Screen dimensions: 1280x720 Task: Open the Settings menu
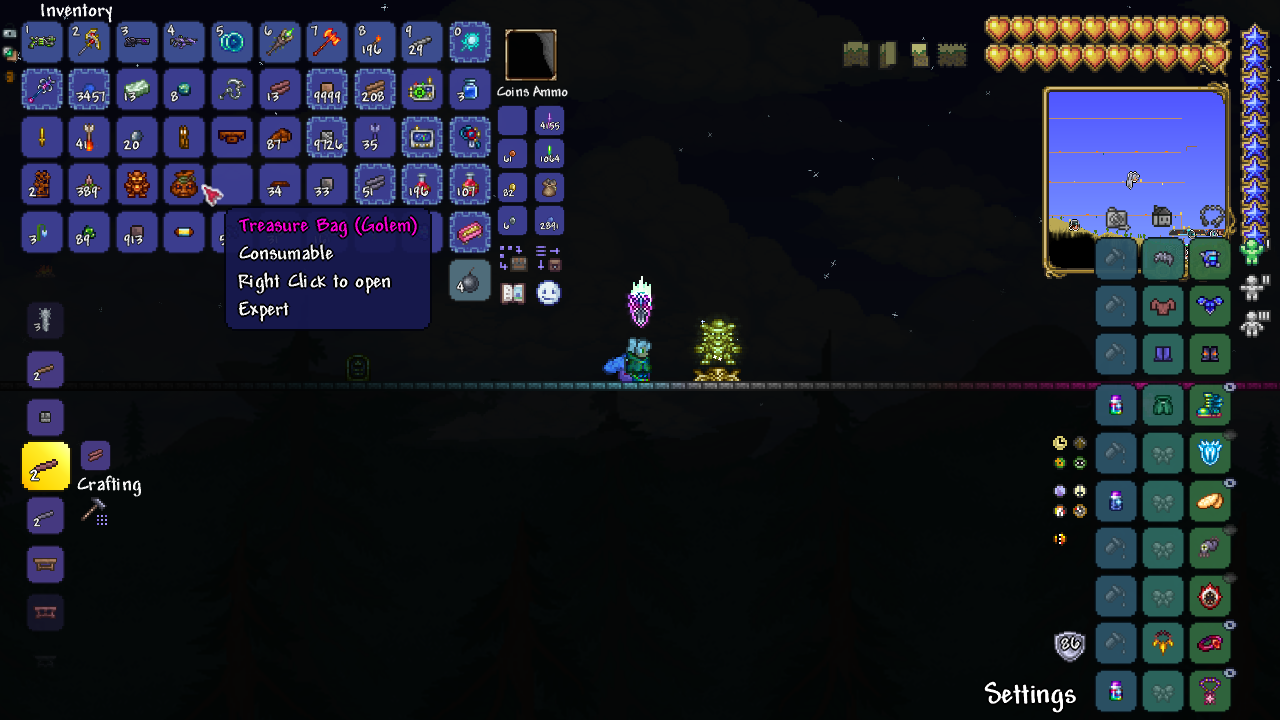click(x=1029, y=694)
